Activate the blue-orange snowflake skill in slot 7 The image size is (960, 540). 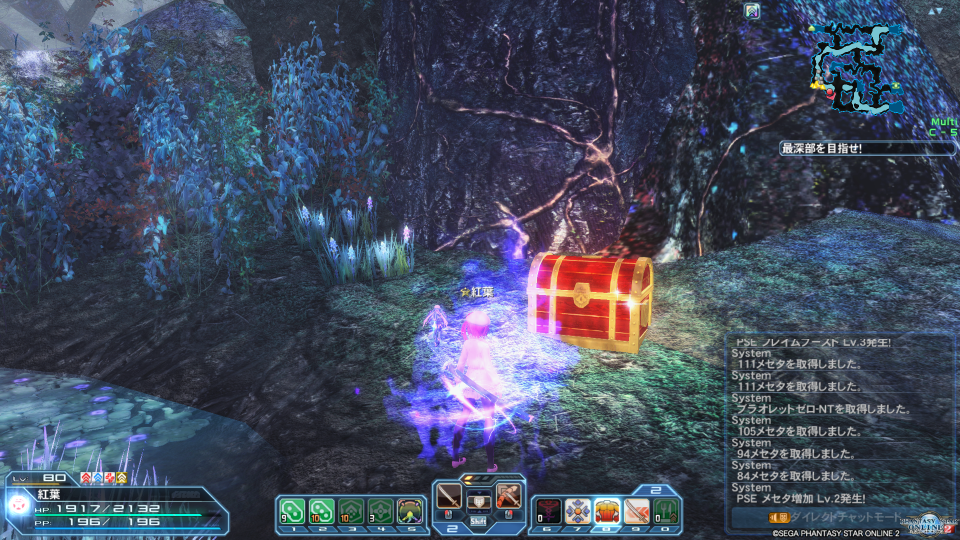click(x=577, y=510)
